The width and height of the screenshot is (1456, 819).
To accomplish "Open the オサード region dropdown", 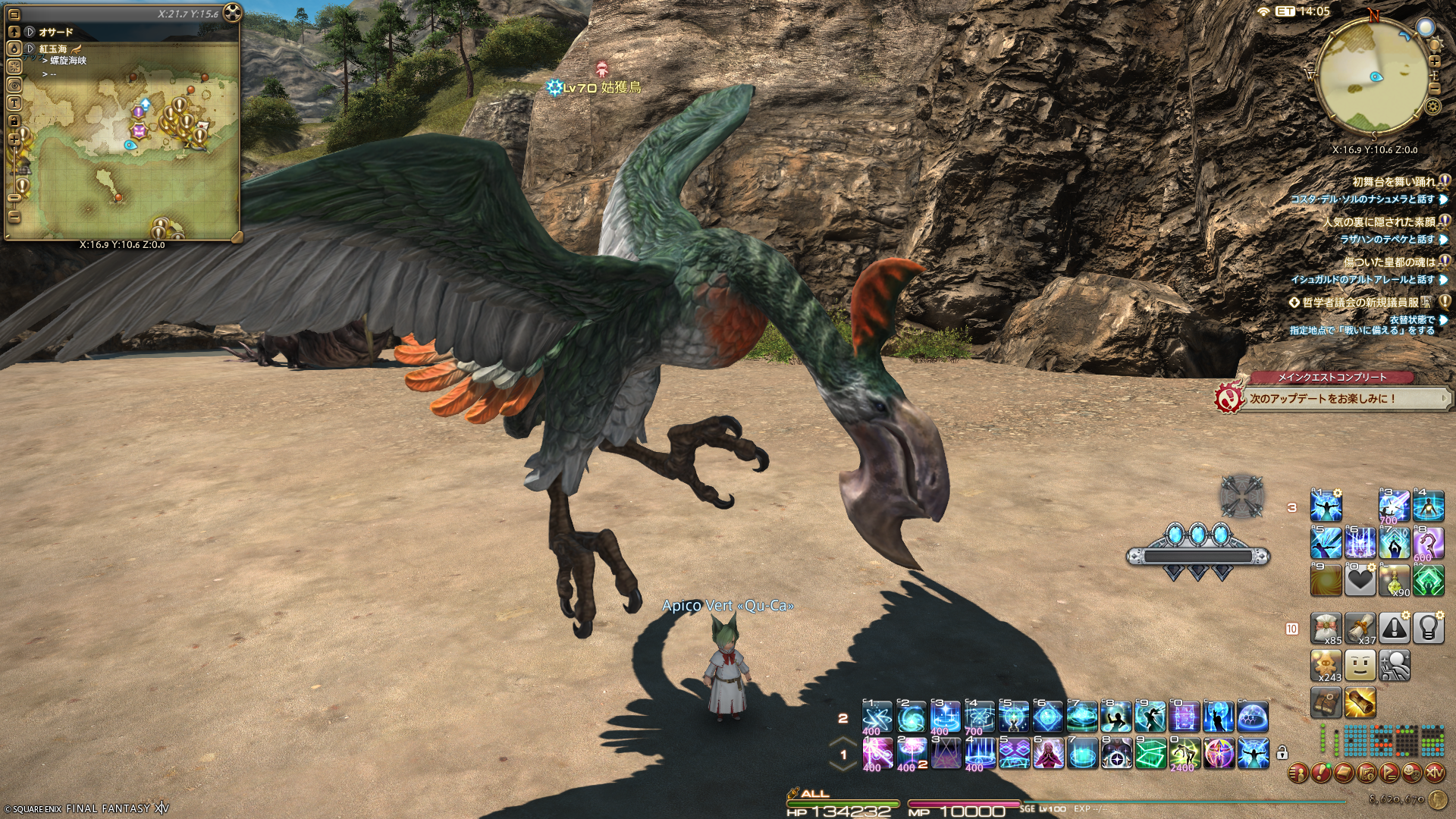I will coord(30,32).
